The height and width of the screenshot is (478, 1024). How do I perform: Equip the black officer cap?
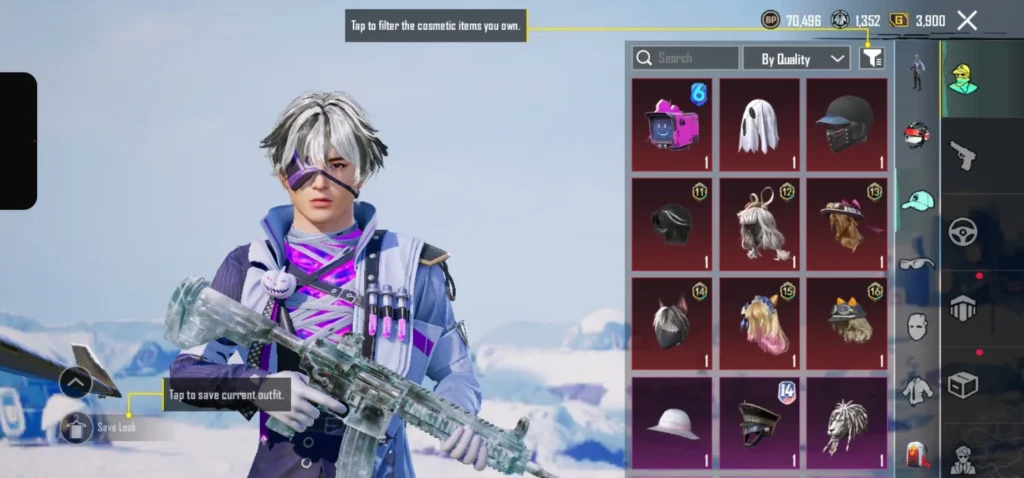tap(760, 422)
